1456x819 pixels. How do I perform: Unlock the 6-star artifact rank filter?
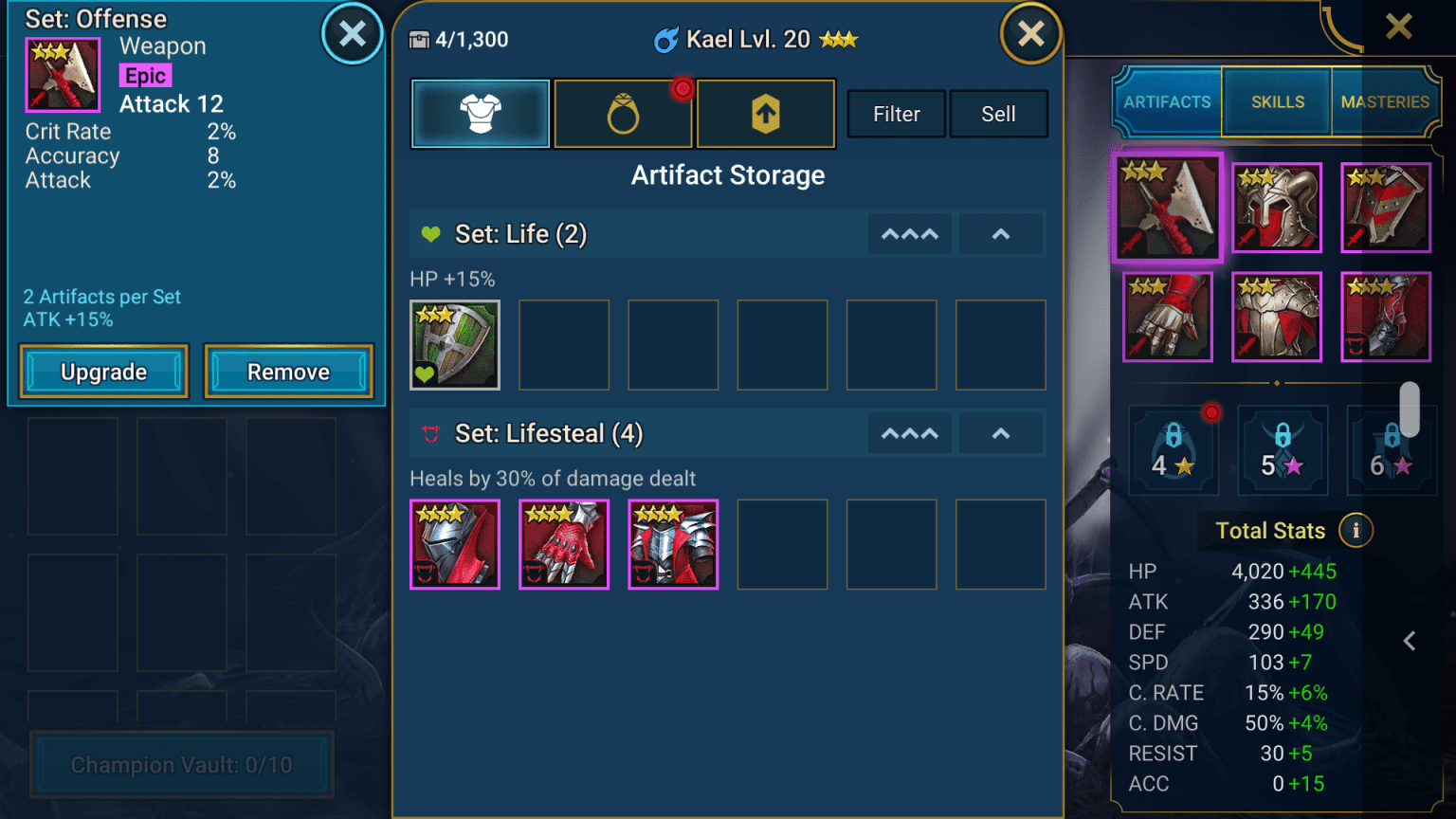1390,450
